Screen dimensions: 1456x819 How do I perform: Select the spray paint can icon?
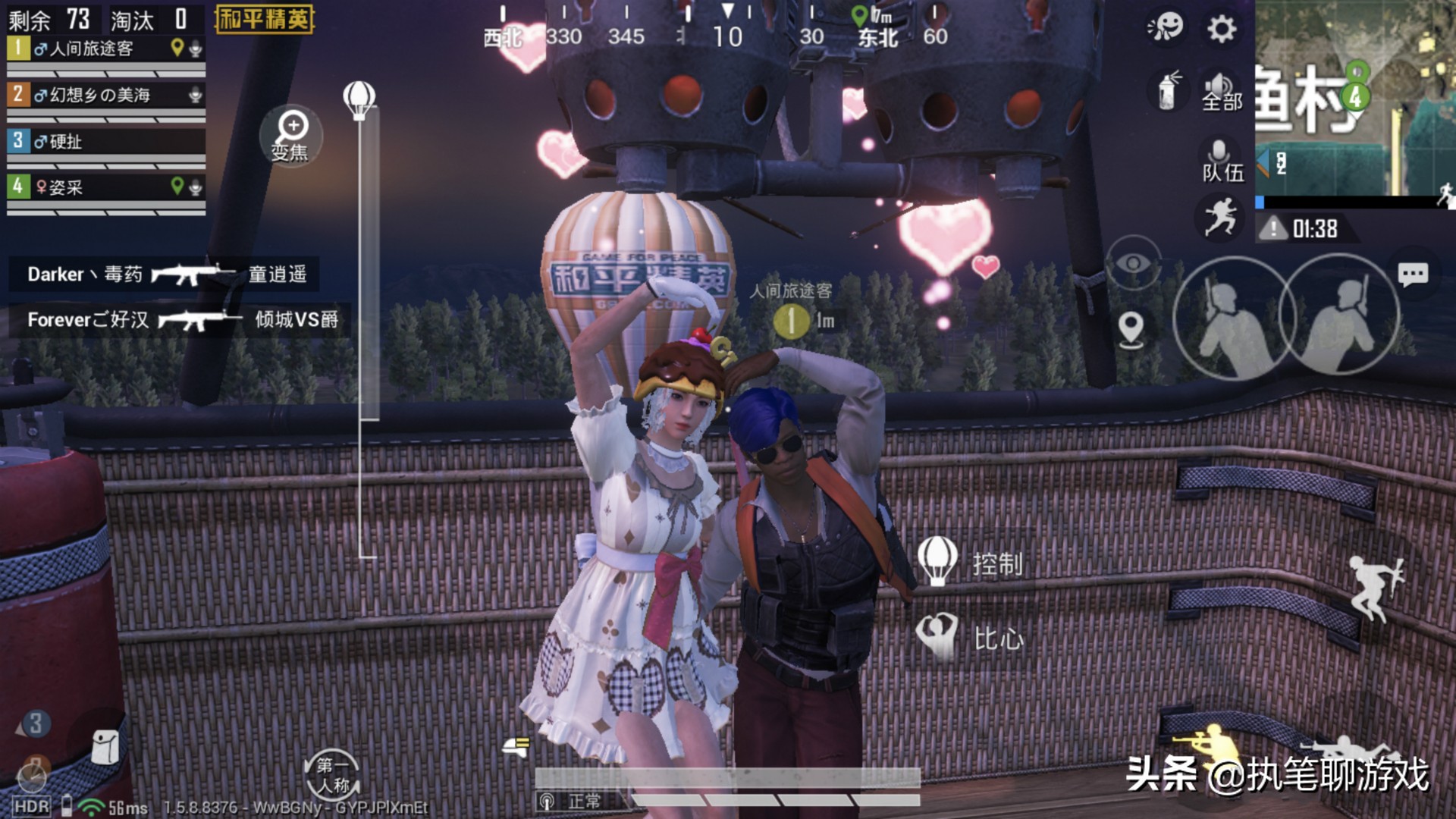pyautogui.click(x=1169, y=90)
